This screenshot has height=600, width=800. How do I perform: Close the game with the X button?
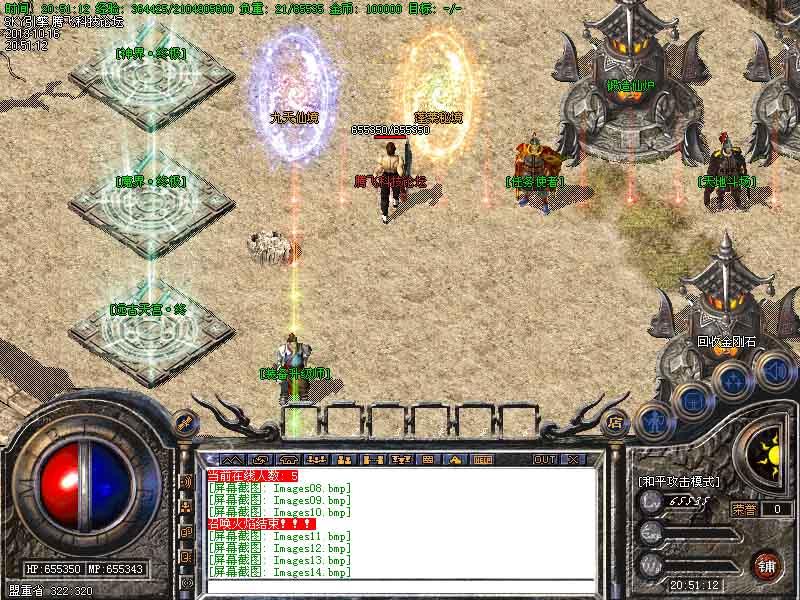coord(573,460)
